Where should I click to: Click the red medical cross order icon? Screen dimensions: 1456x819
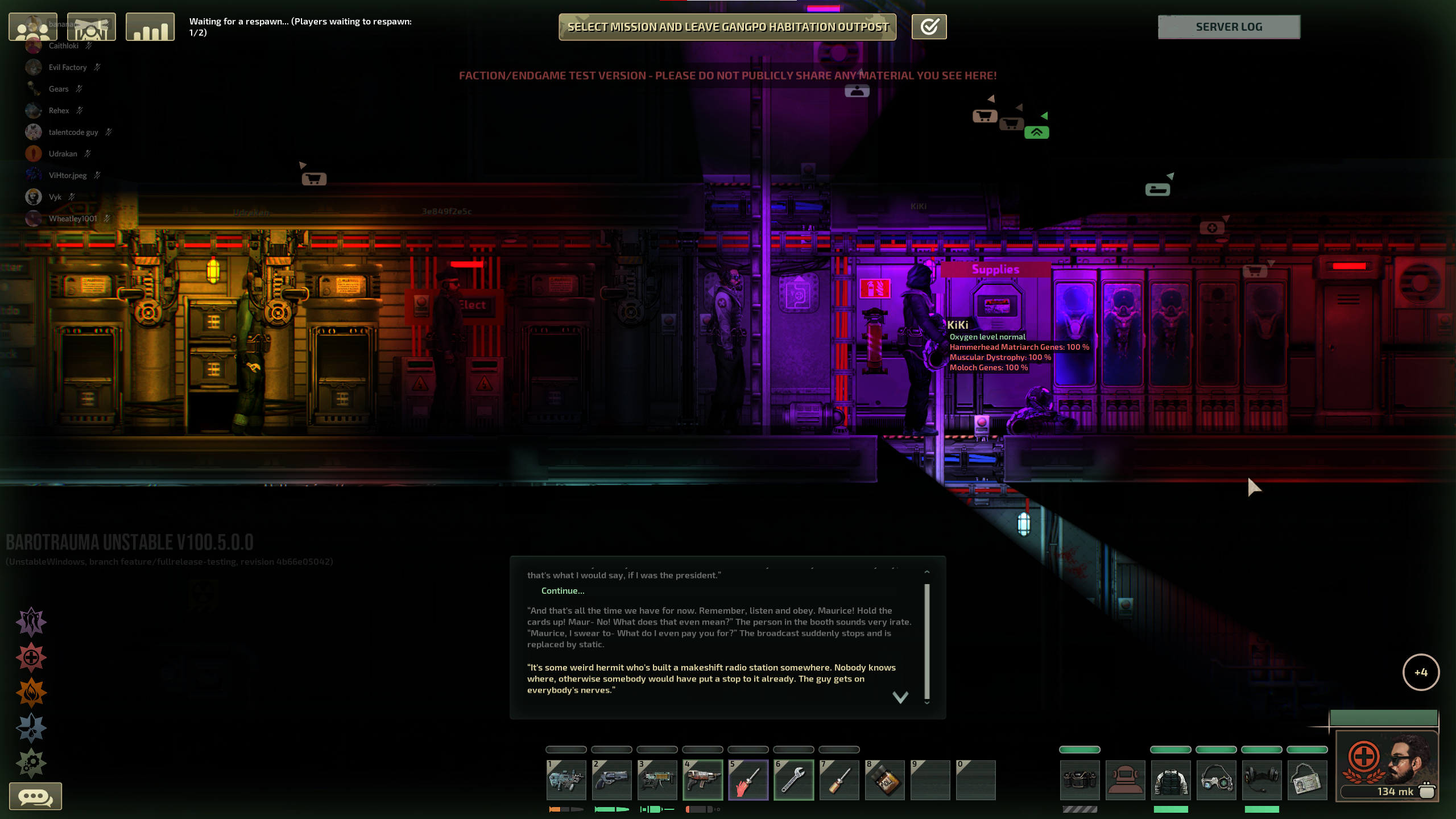click(31, 657)
